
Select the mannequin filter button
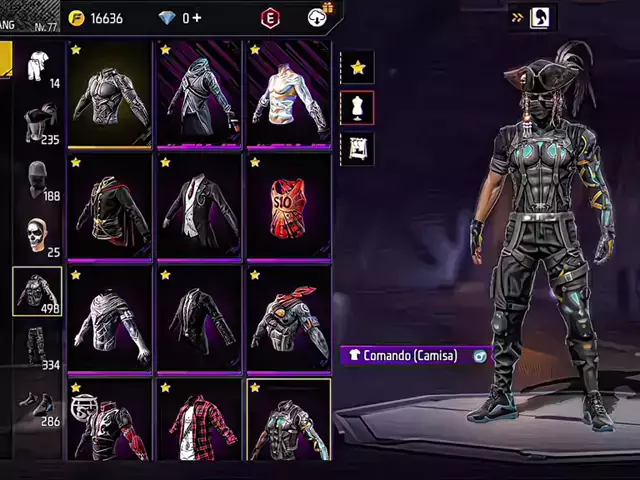[x=357, y=108]
